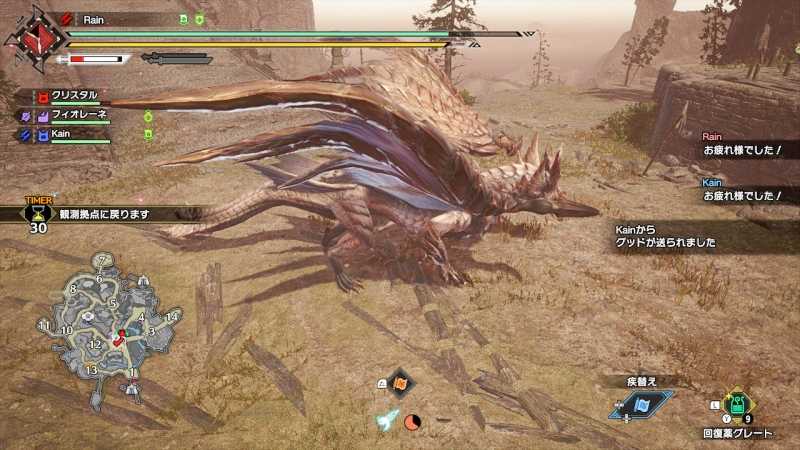This screenshot has height=450, width=800.
Task: Click the main camp tent marker on minimap
Action: 131,387
